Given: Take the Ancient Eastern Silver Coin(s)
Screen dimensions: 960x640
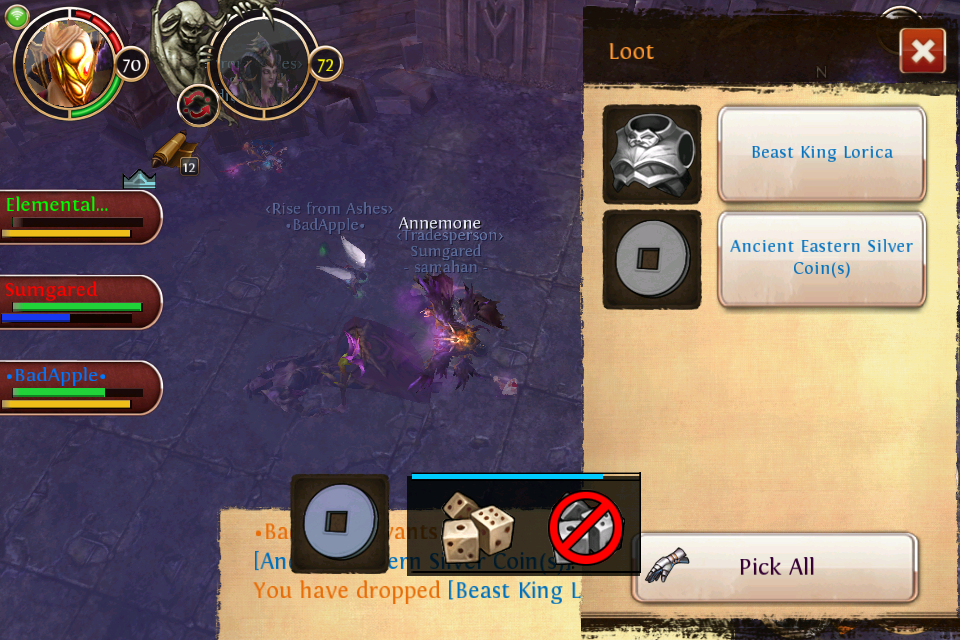Looking at the screenshot, I should coord(821,258).
